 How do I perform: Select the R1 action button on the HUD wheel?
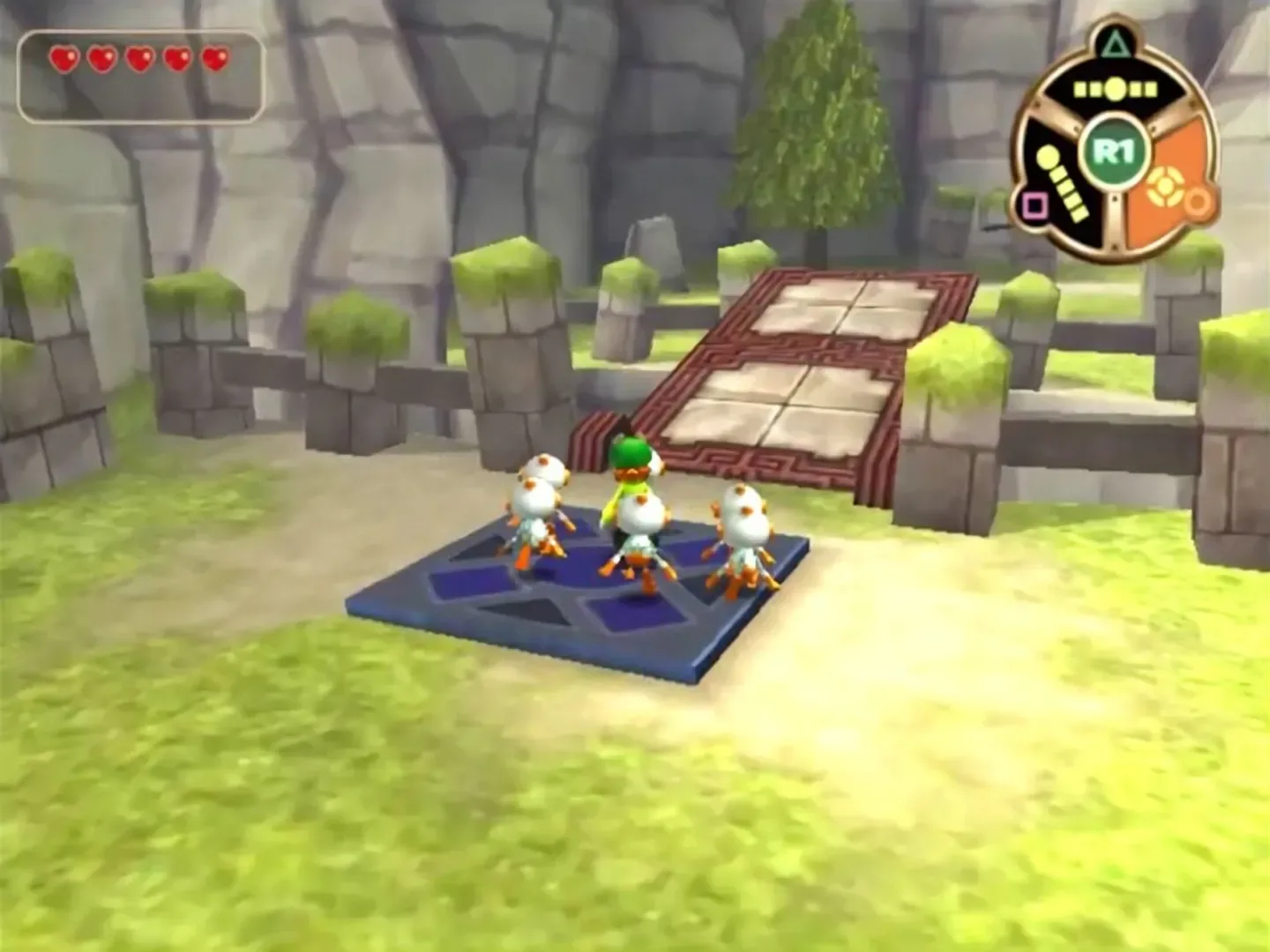tap(1114, 149)
